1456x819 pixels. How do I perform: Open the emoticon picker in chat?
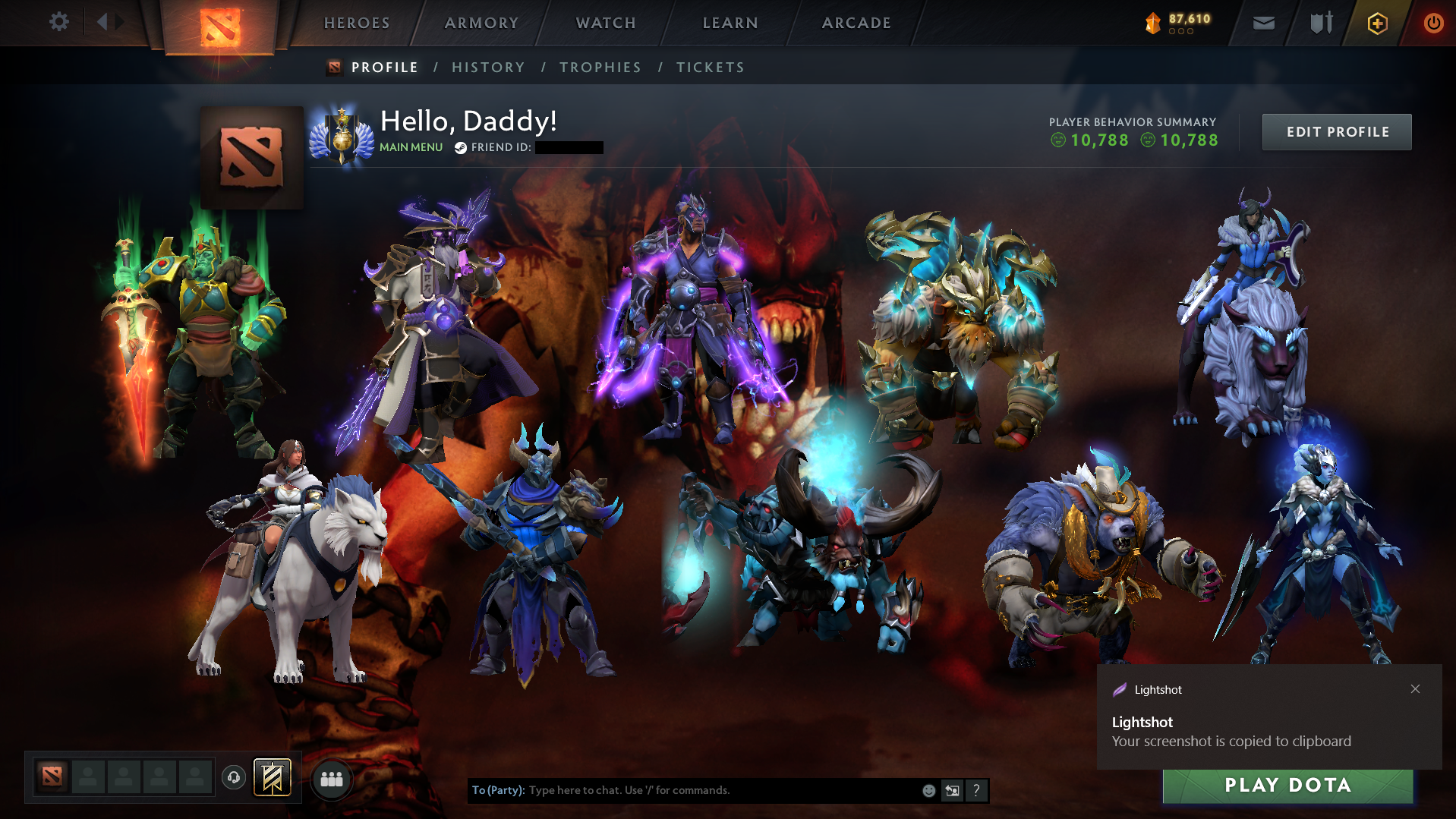tap(928, 790)
